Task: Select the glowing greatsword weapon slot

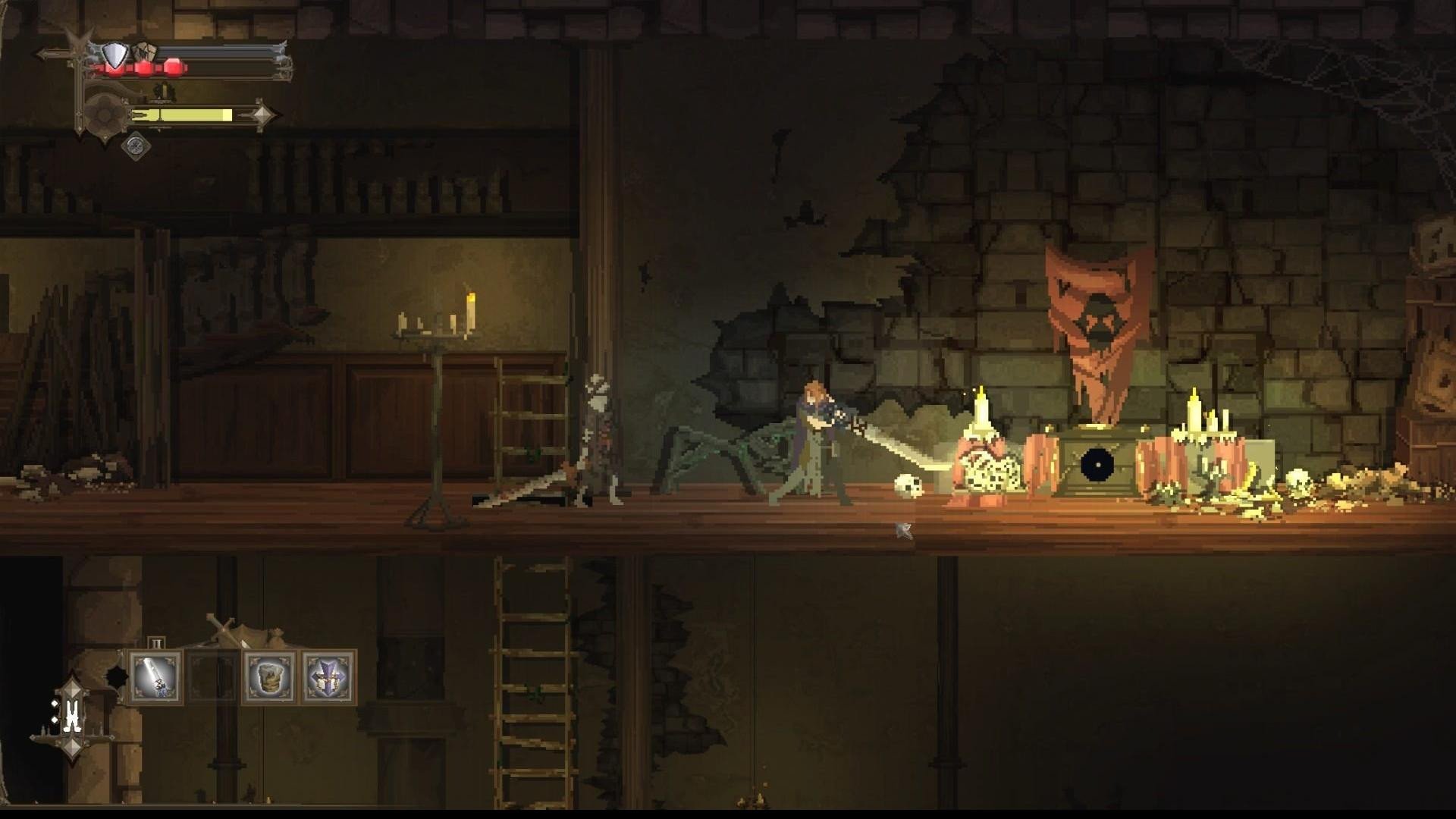Action: pyautogui.click(x=155, y=677)
